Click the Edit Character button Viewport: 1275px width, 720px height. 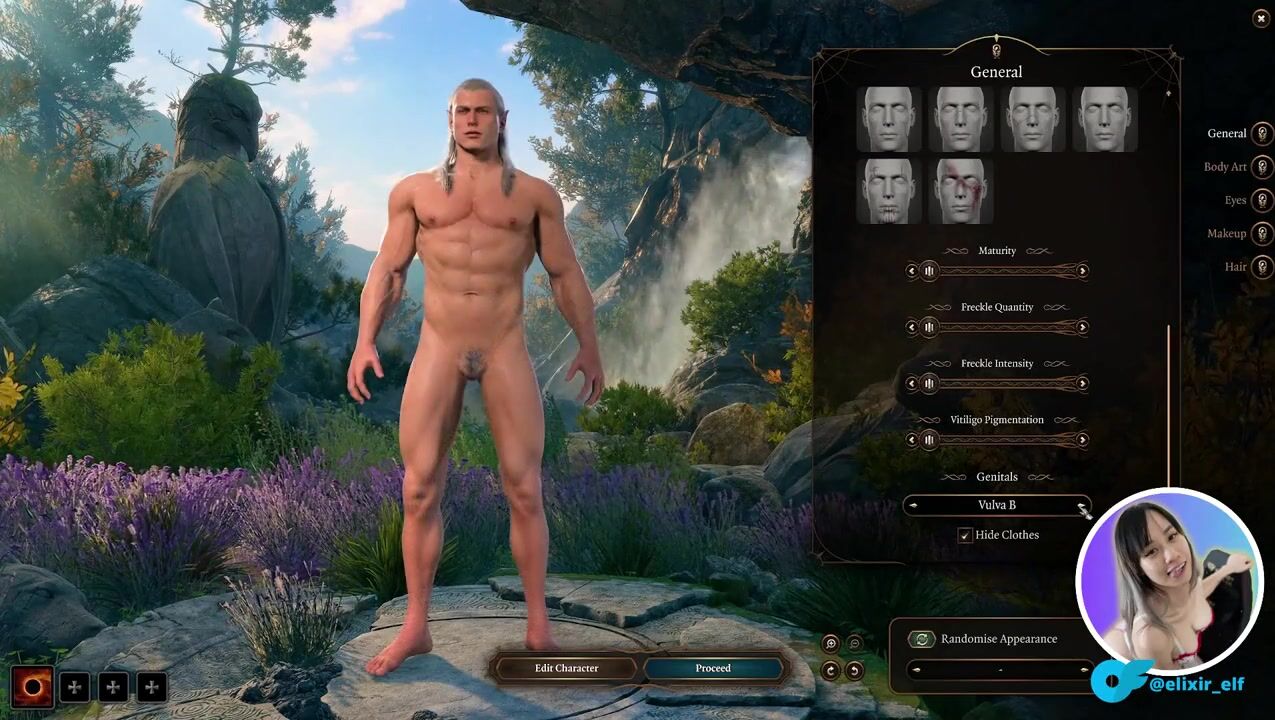565,668
